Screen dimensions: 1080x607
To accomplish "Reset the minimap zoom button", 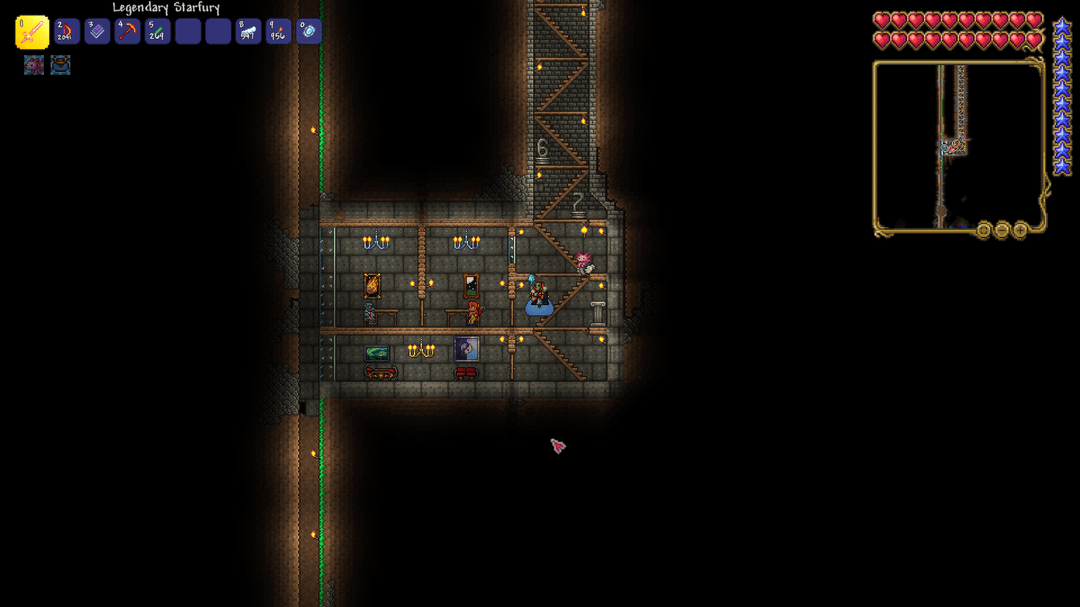I will click(x=984, y=230).
